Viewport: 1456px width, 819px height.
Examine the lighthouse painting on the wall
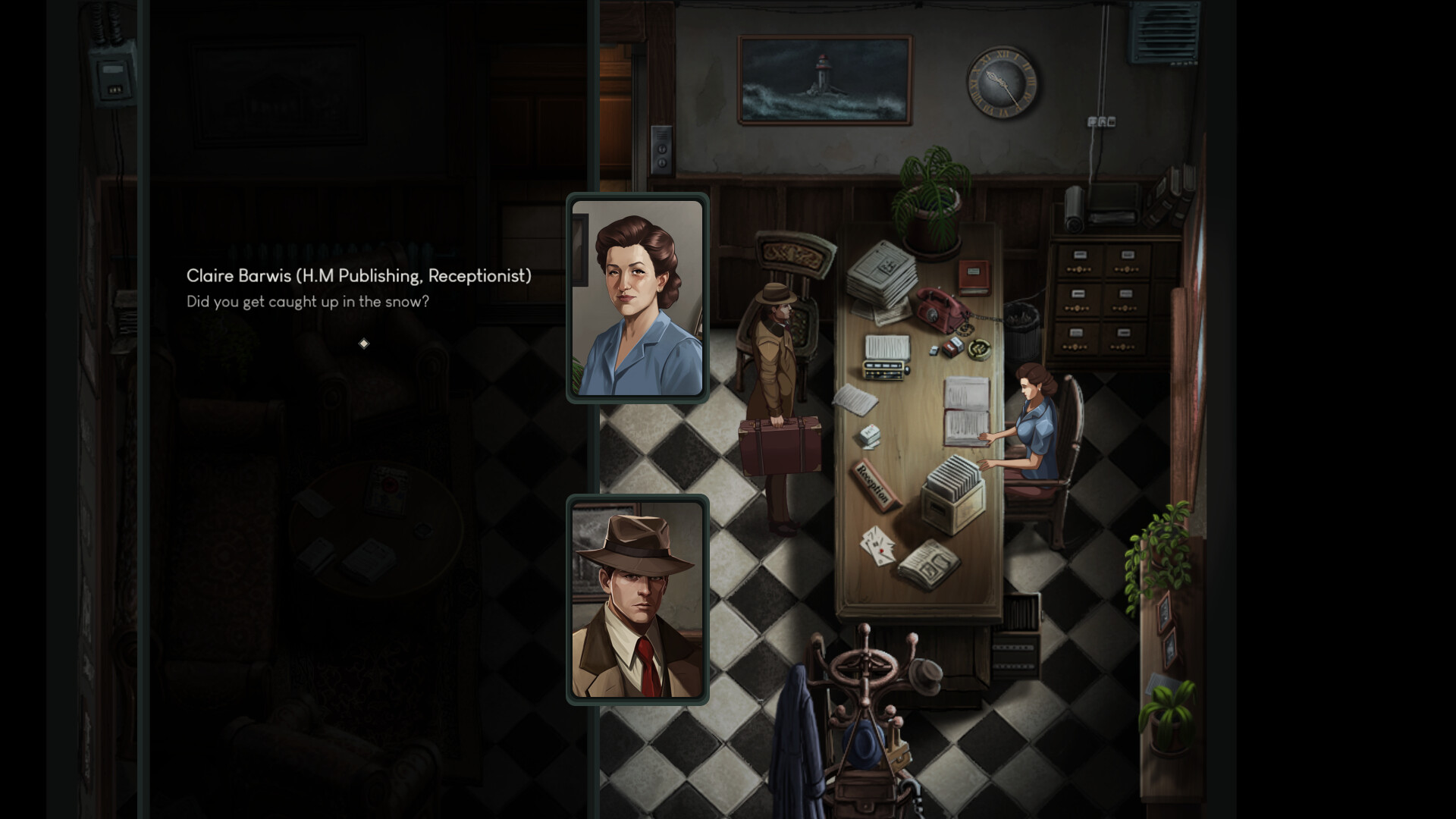(x=823, y=80)
